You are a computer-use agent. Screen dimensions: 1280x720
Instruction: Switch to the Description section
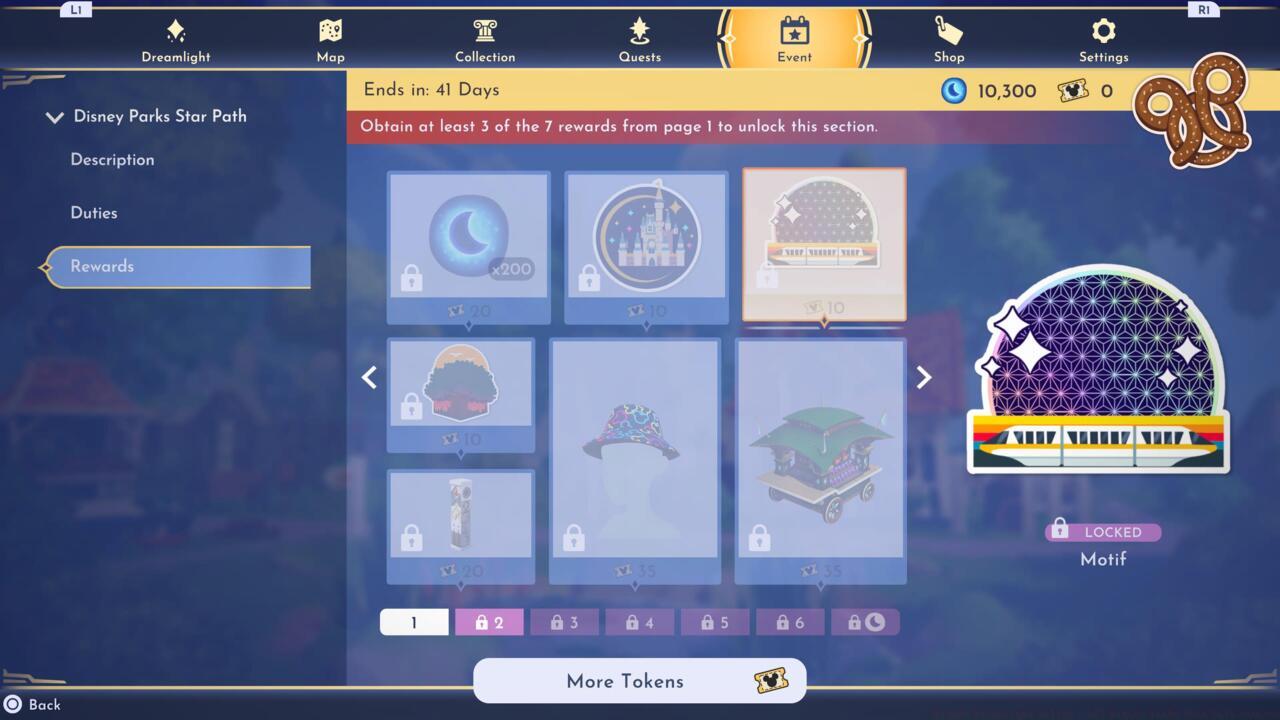point(112,160)
